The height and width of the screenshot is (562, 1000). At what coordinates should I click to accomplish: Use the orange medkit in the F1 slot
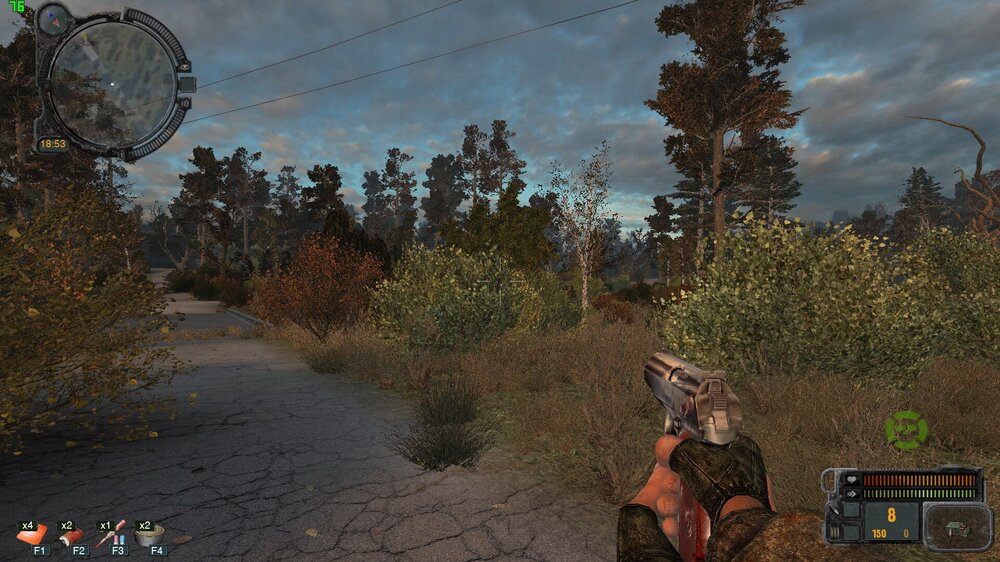point(31,535)
